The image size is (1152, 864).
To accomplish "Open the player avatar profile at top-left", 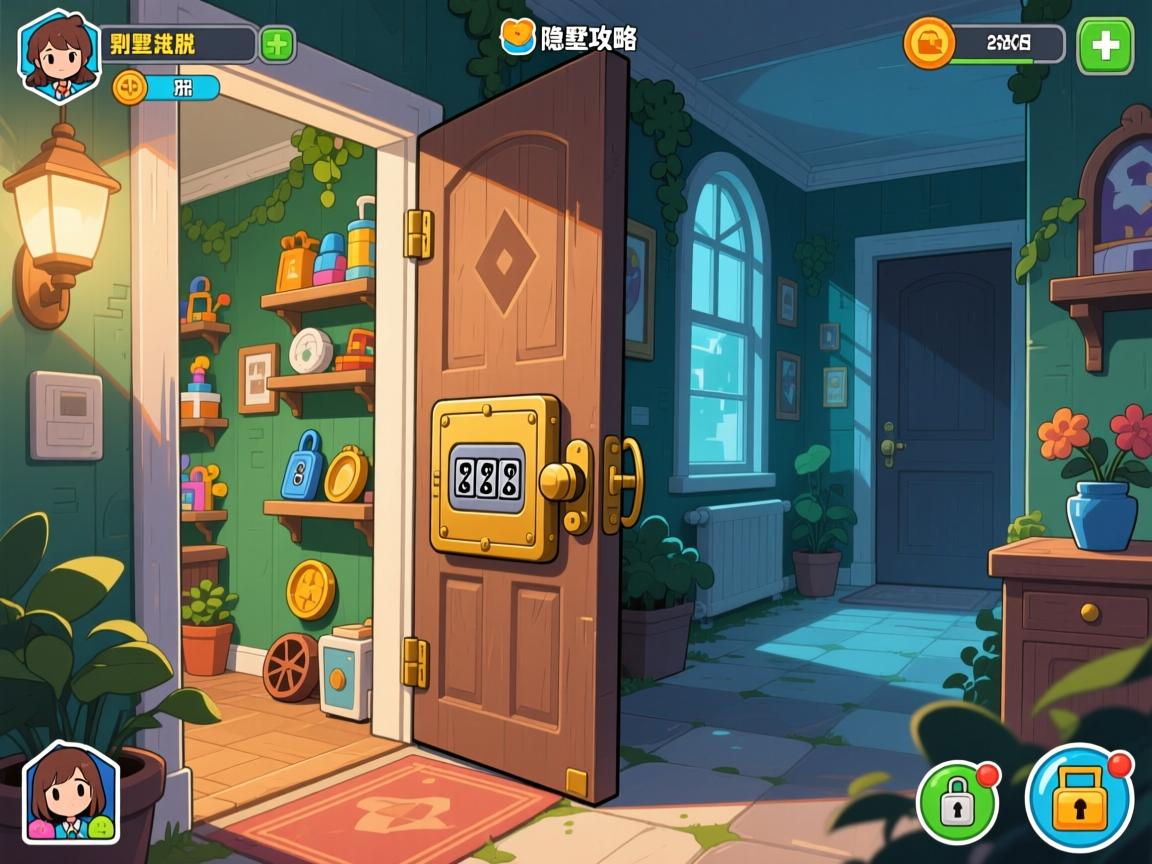I will click(x=59, y=55).
